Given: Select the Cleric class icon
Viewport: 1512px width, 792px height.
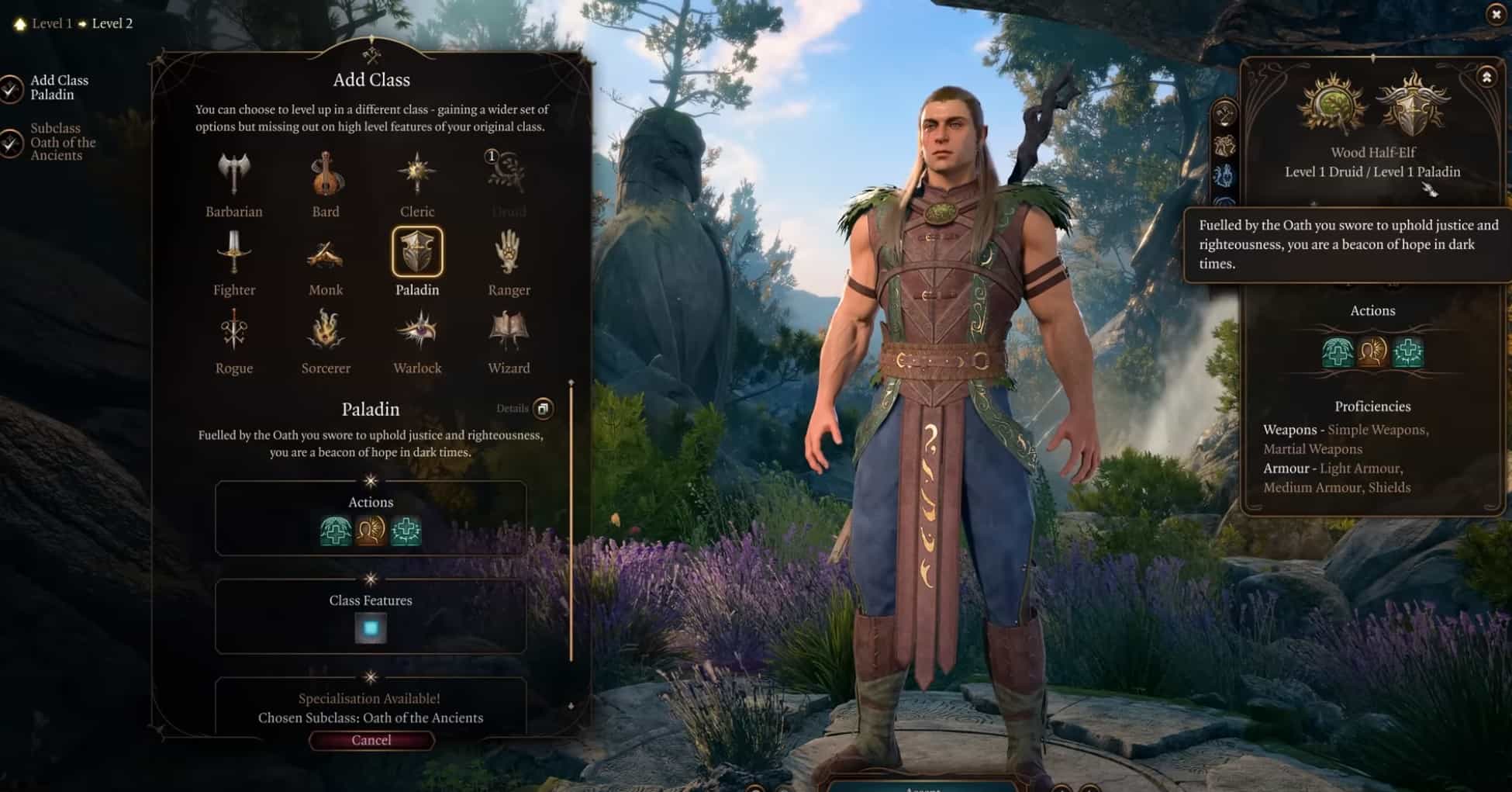Looking at the screenshot, I should point(417,172).
